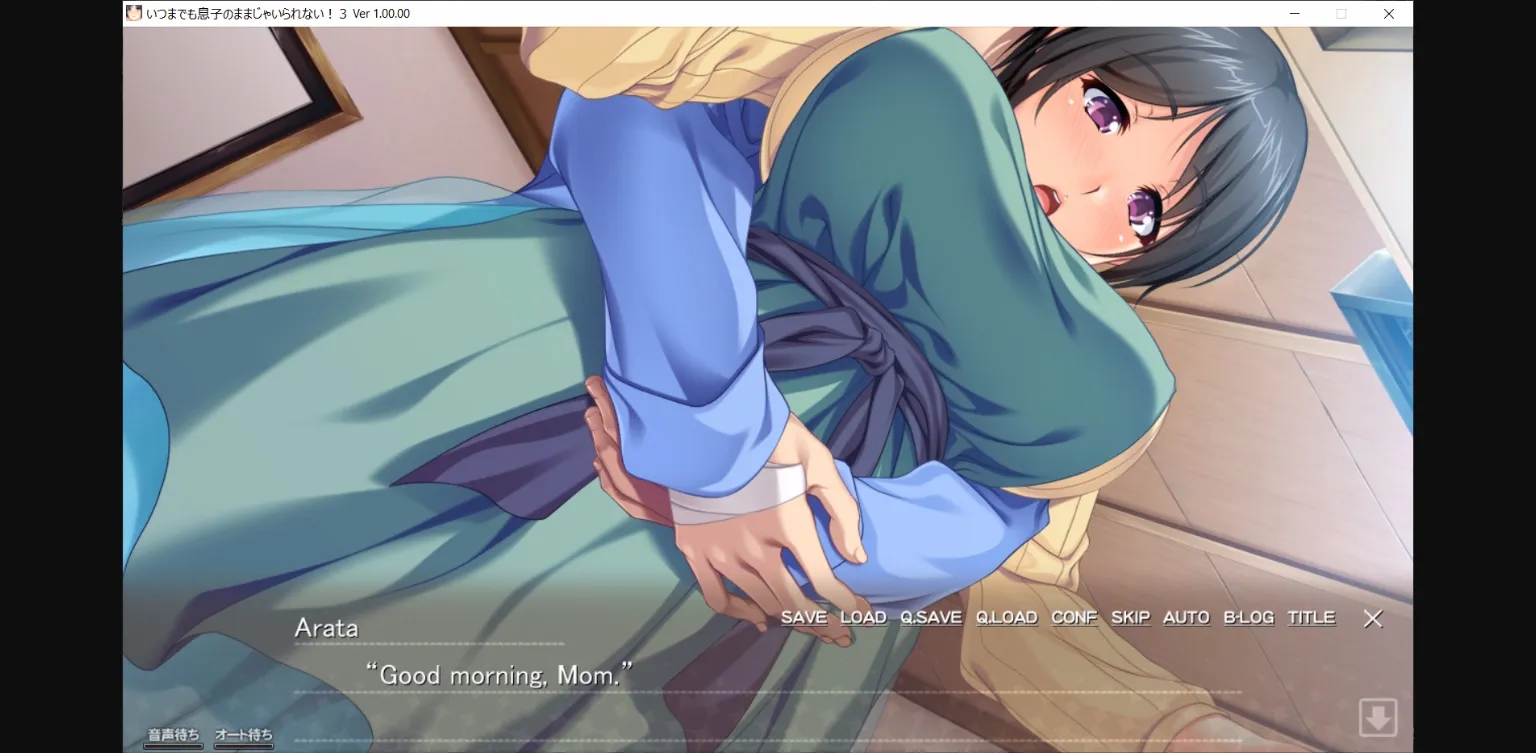Screen dimensions: 1536x753
Task: Open the SAVE screen
Action: point(804,617)
